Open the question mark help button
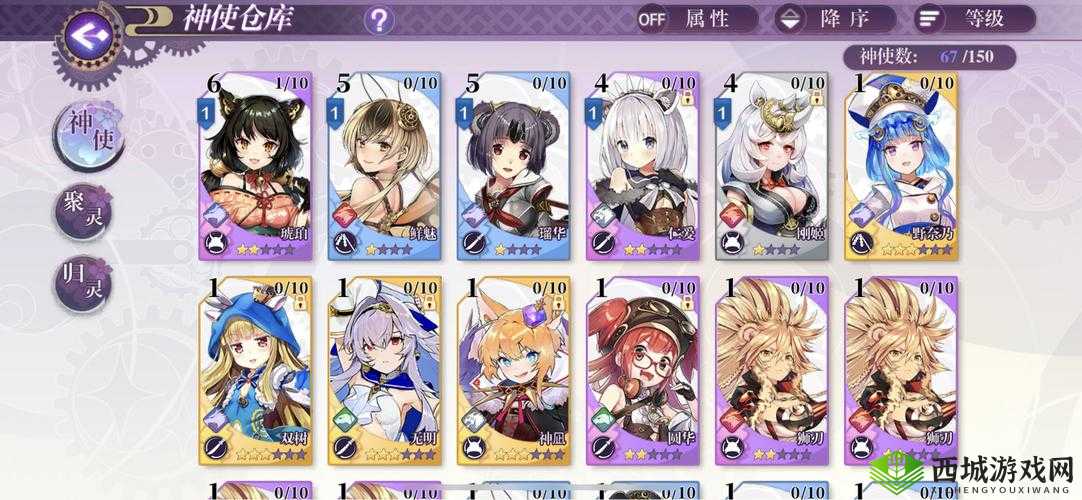 coord(379,19)
